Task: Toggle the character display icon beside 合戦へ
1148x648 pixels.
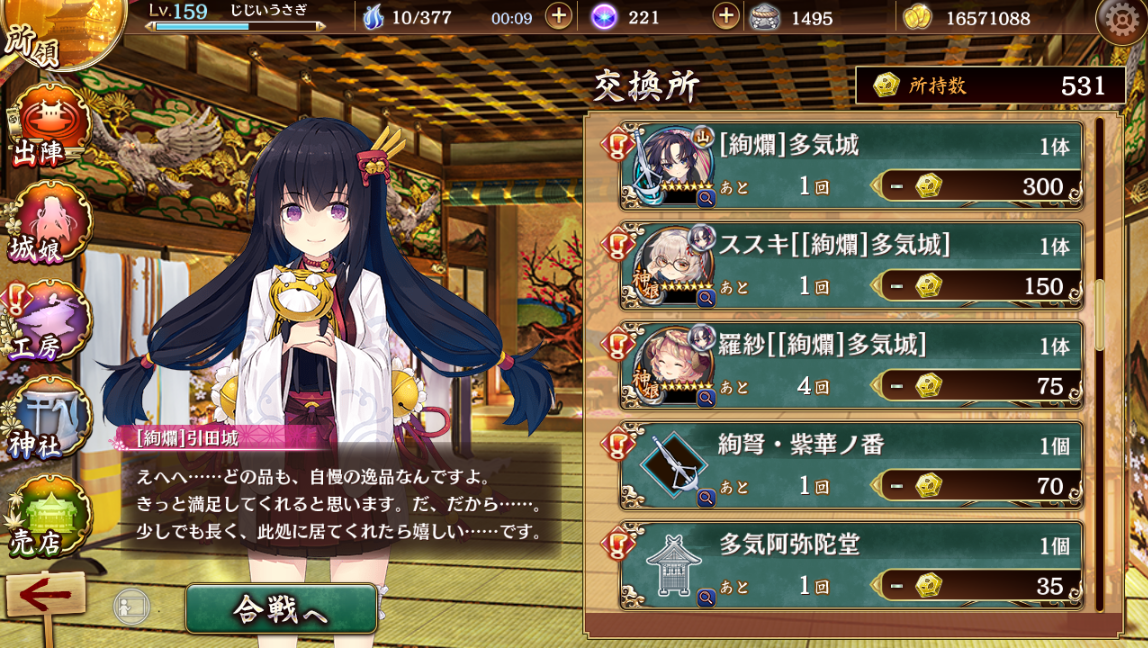Action: (x=131, y=607)
